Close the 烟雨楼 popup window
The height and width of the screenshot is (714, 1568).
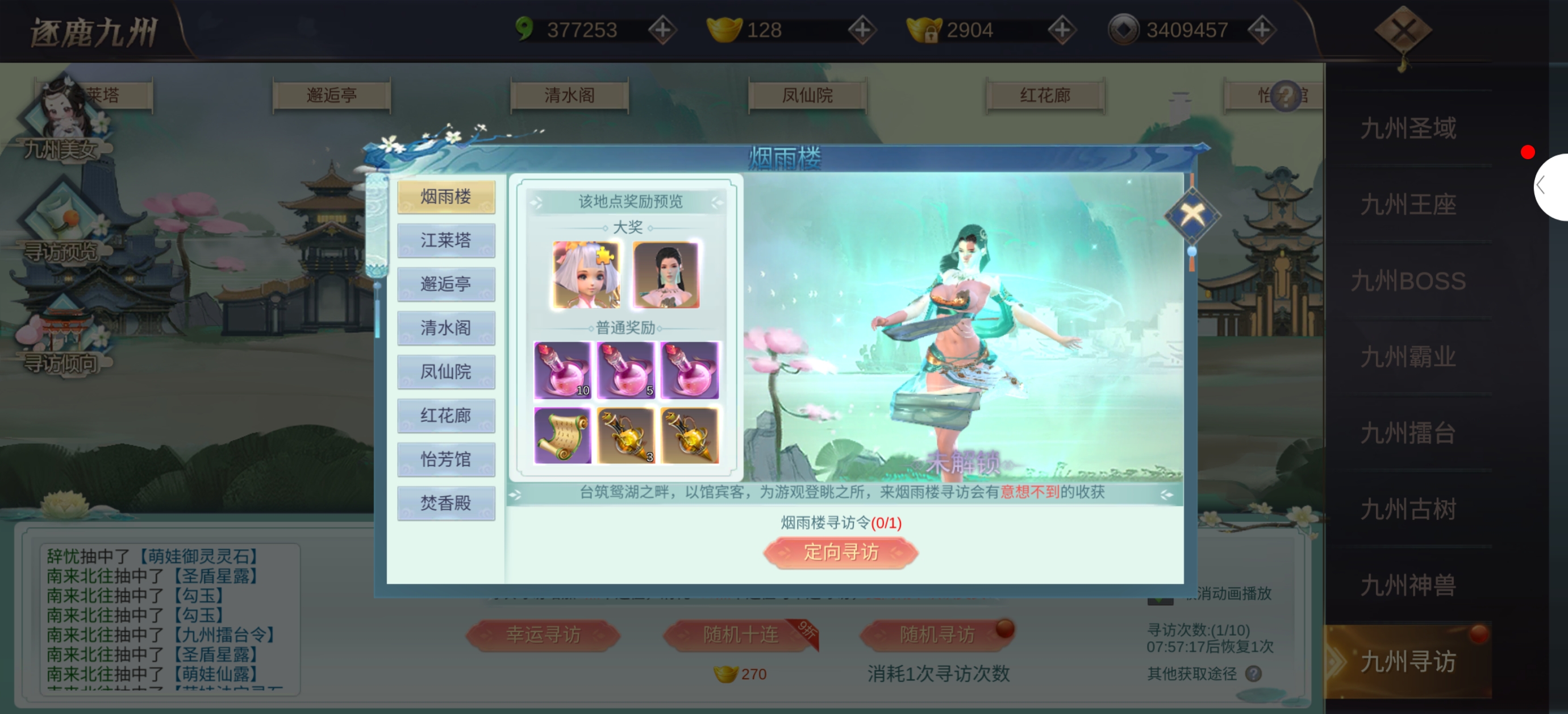point(1191,214)
